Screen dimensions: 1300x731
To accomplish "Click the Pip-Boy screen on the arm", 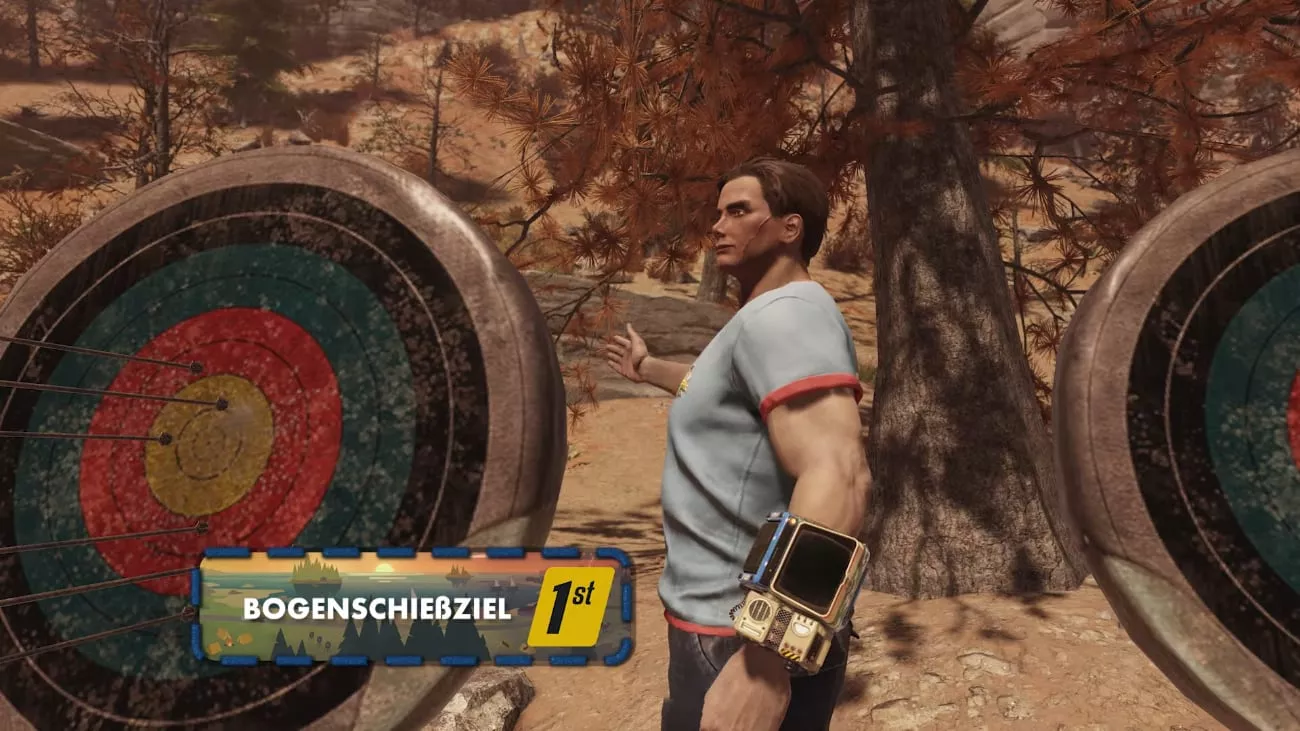I will pyautogui.click(x=815, y=562).
